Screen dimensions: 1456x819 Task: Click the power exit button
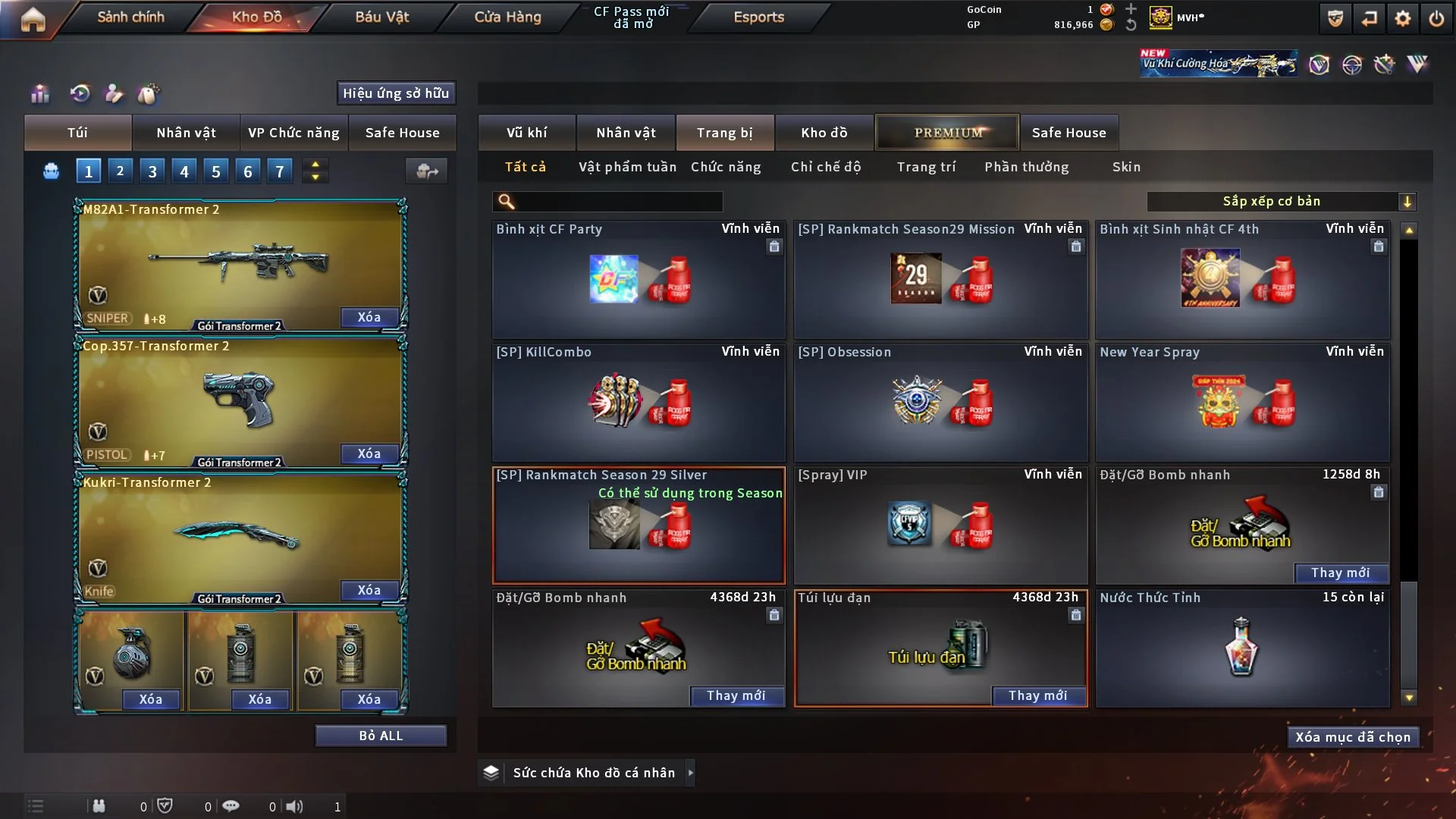(1436, 18)
